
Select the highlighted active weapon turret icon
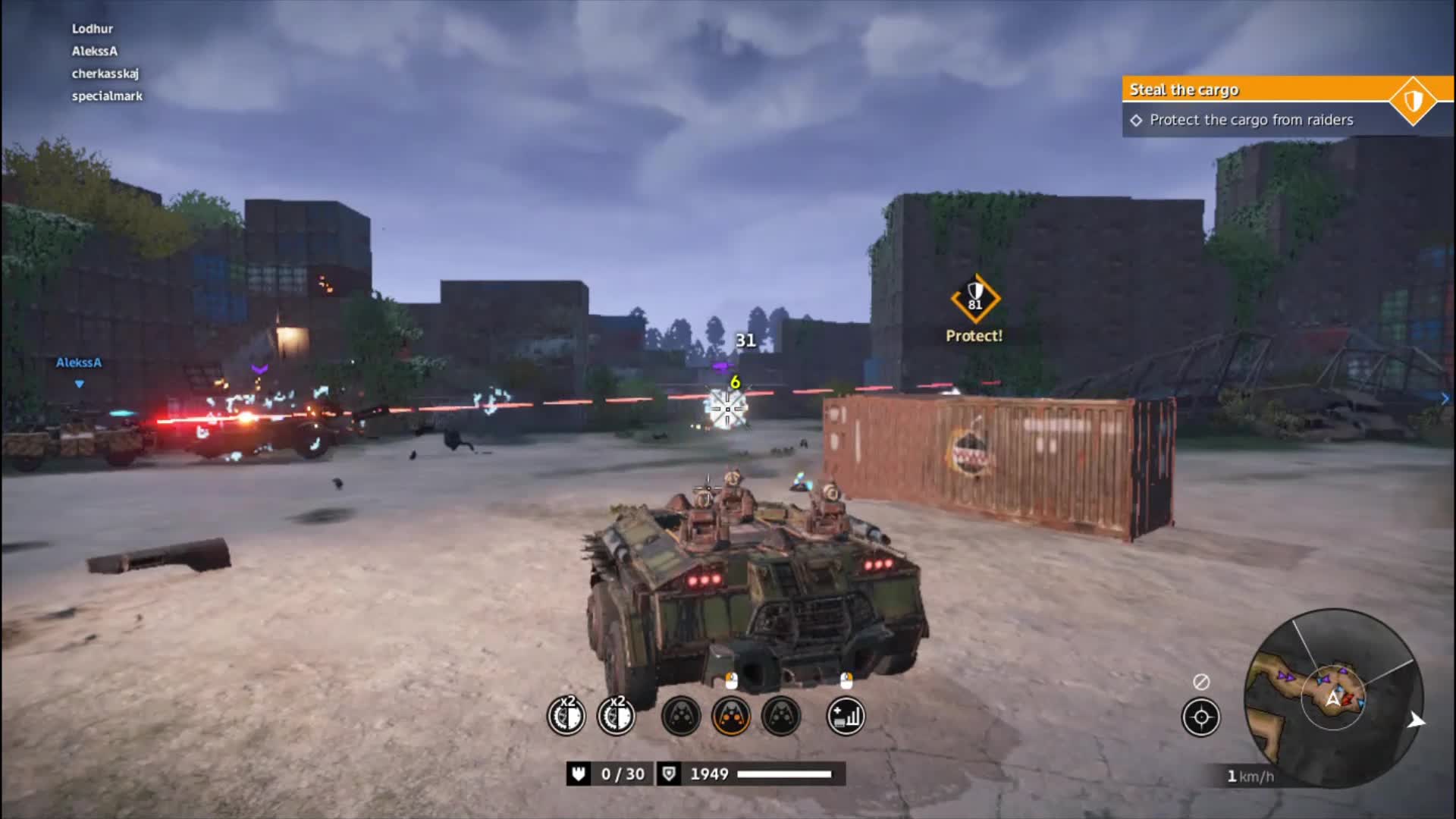(x=732, y=717)
